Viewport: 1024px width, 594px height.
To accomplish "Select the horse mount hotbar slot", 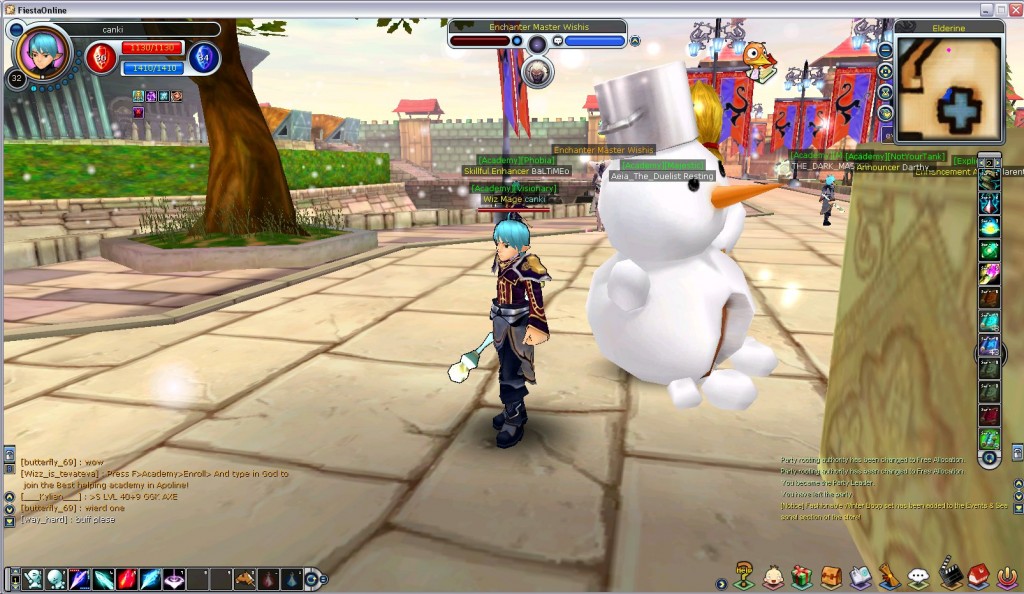I will [246, 579].
